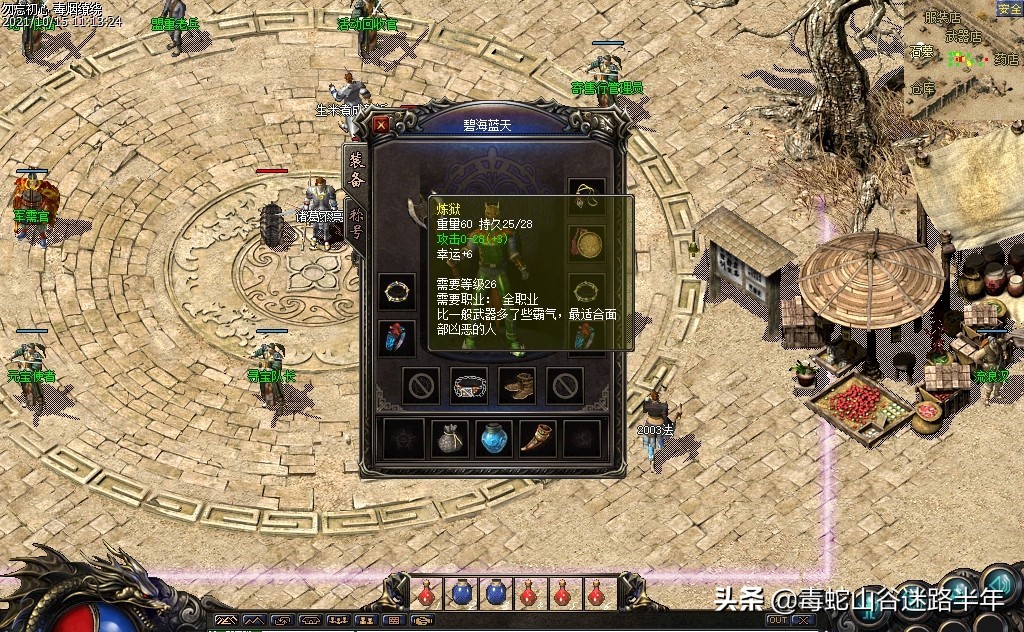Open the town minimap
The width and height of the screenshot is (1024, 632).
click(963, 60)
